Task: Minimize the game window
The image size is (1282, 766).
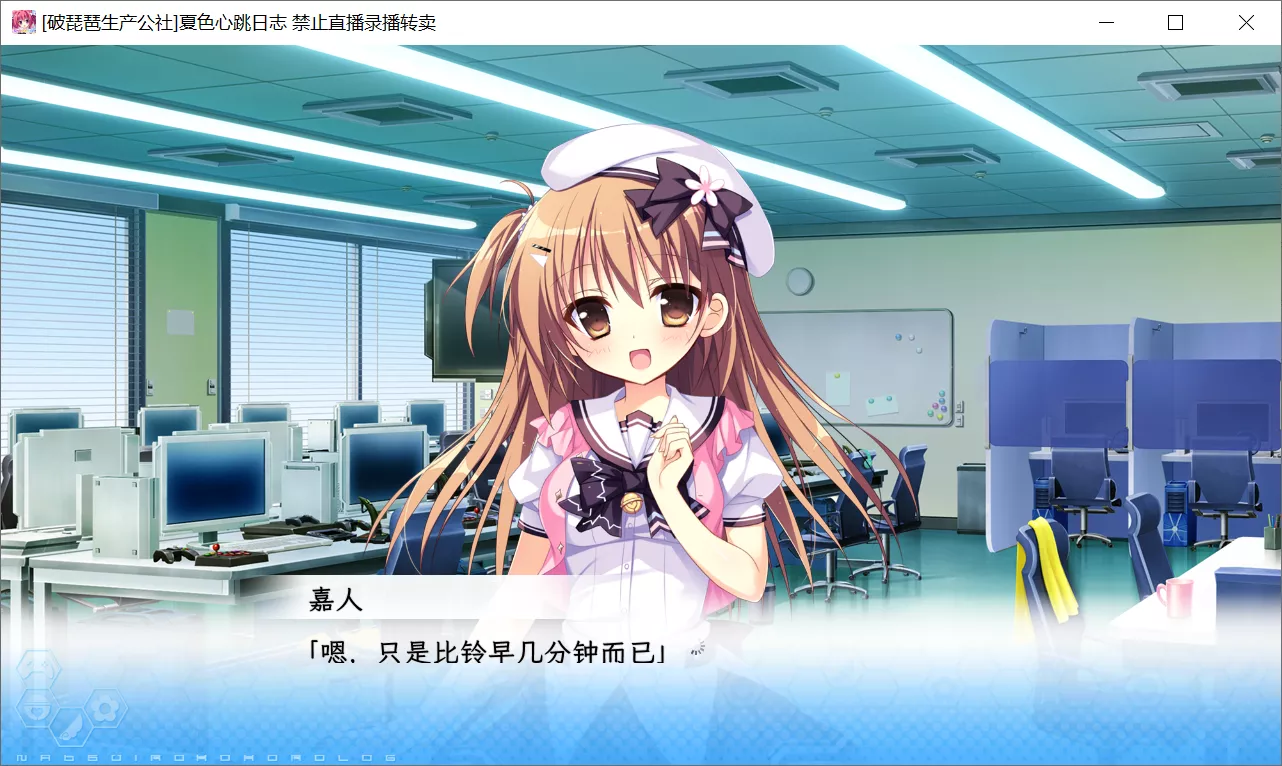Action: tap(1106, 22)
